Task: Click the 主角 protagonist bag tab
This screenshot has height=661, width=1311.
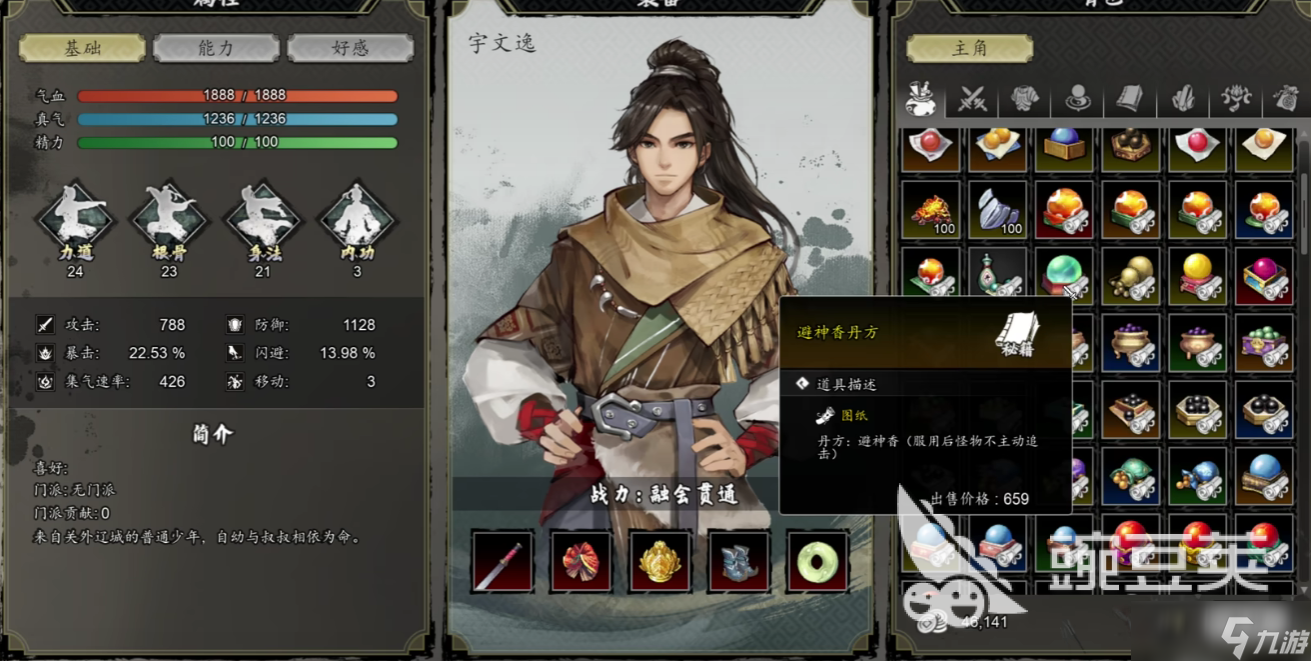Action: tap(955, 48)
